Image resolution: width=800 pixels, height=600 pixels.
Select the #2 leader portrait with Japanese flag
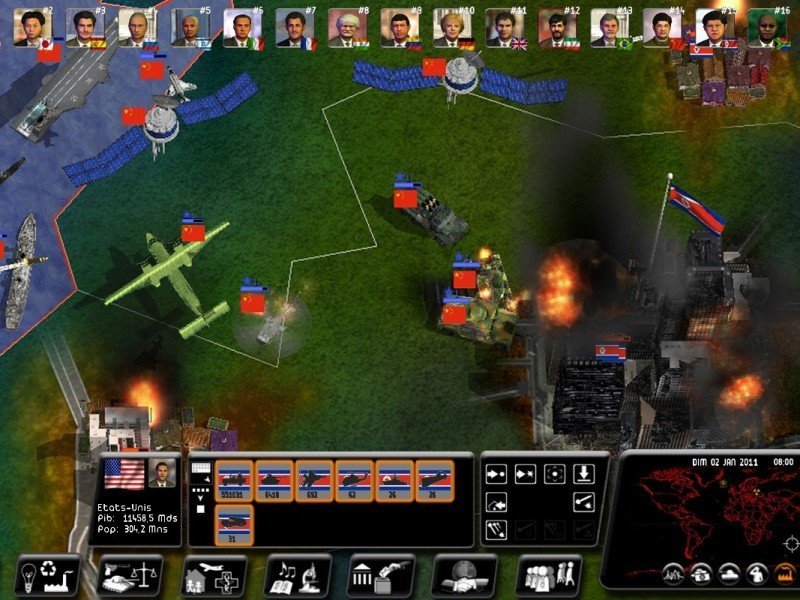tap(34, 27)
